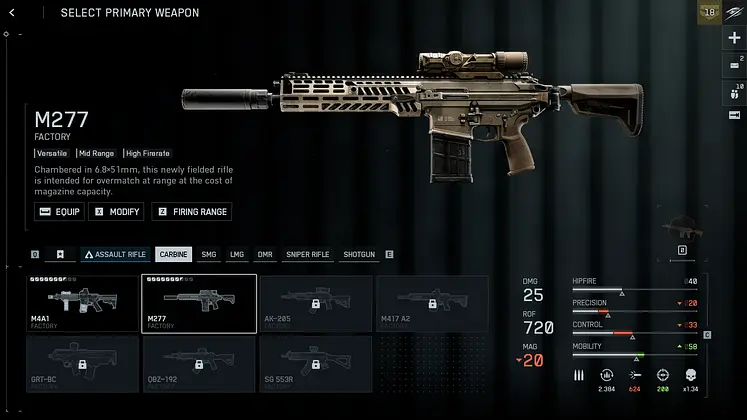The image size is (747, 420).
Task: Switch to the DMR tab
Action: click(265, 254)
